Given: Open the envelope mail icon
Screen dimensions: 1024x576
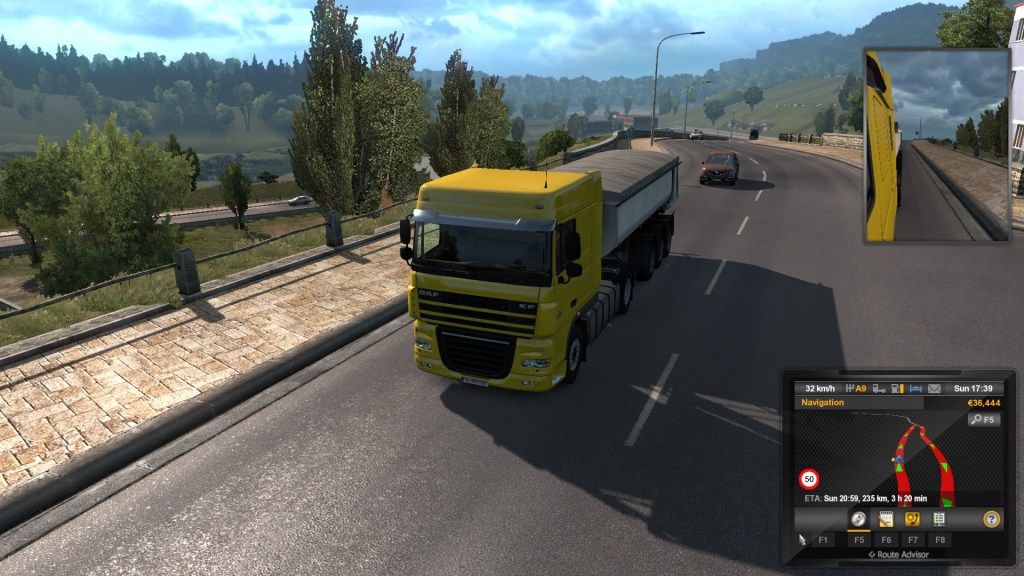Looking at the screenshot, I should coord(934,388).
